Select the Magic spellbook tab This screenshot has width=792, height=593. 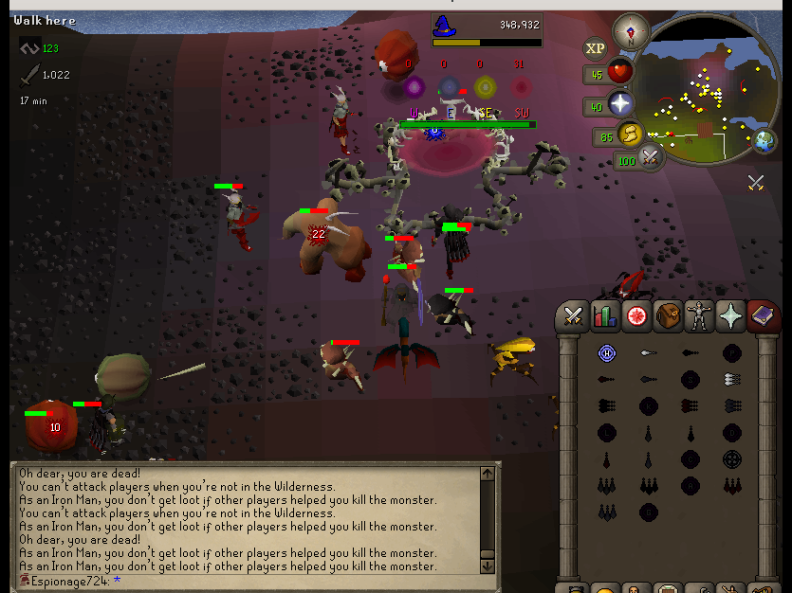point(763,317)
